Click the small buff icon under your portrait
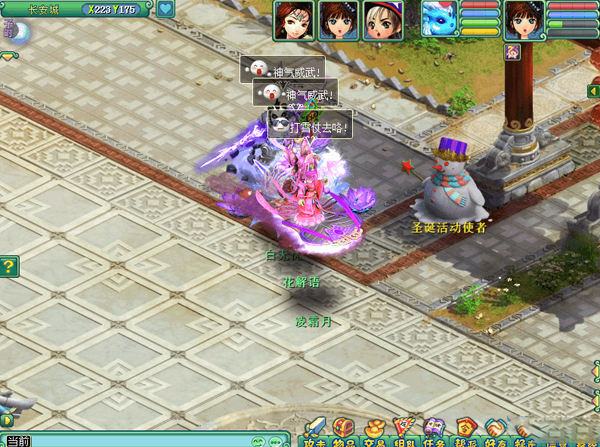The image size is (600, 447). (x=513, y=51)
